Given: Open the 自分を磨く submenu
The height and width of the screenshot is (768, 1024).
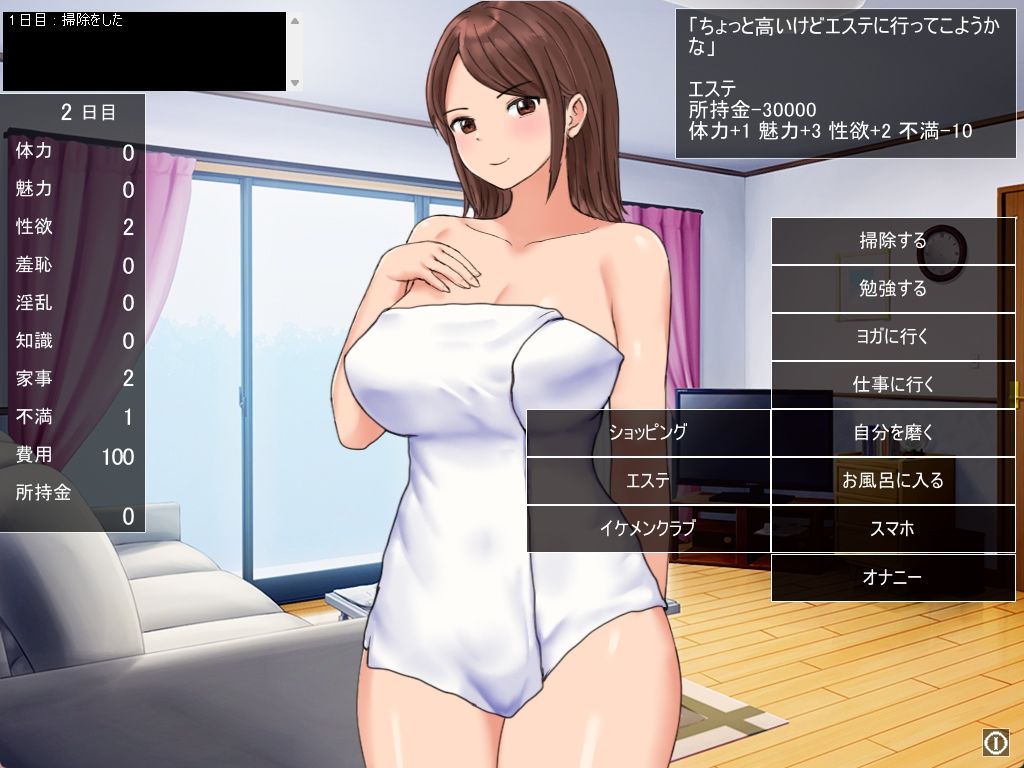Looking at the screenshot, I should click(x=893, y=433).
